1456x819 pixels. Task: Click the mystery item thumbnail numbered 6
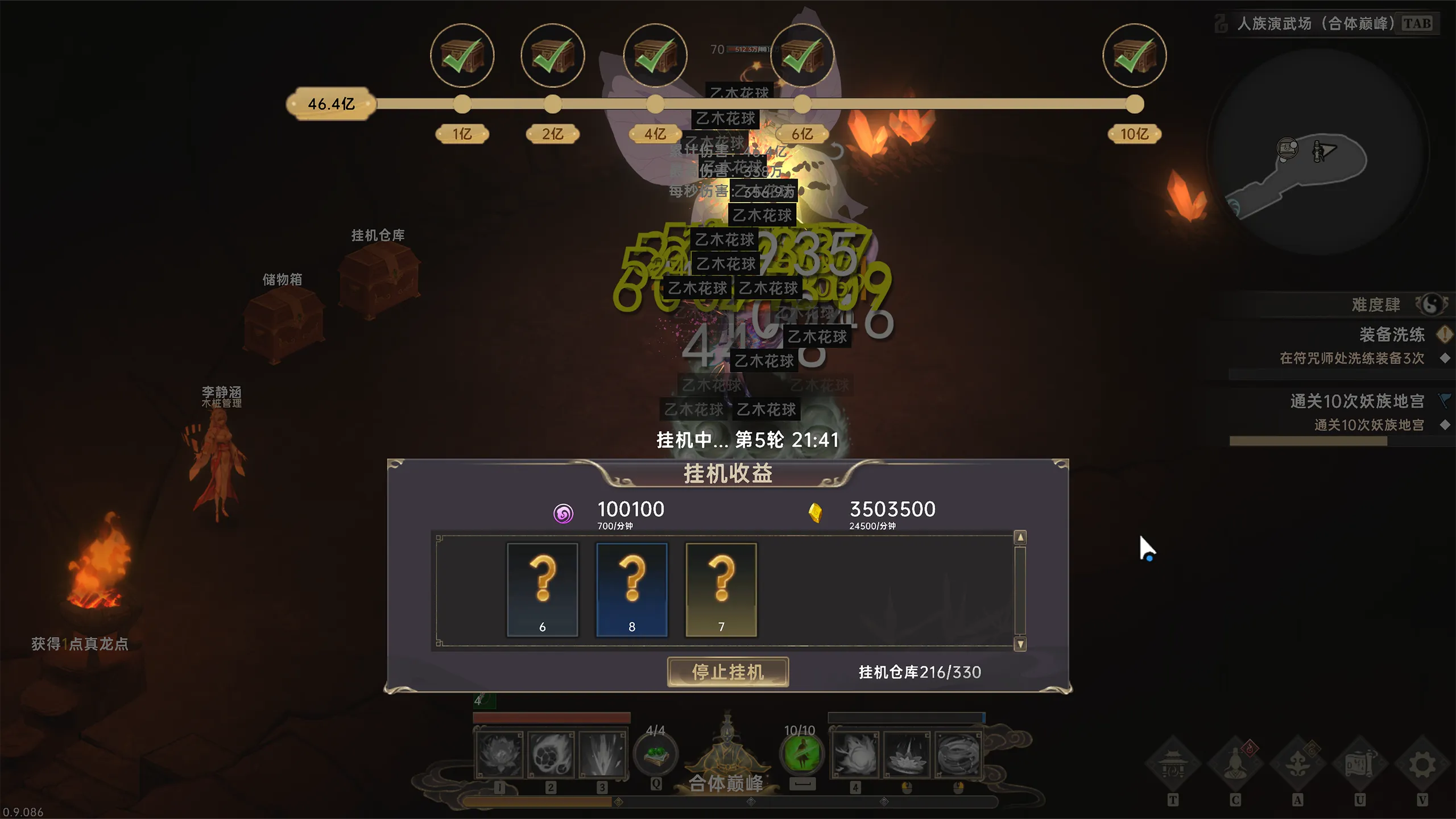point(542,589)
